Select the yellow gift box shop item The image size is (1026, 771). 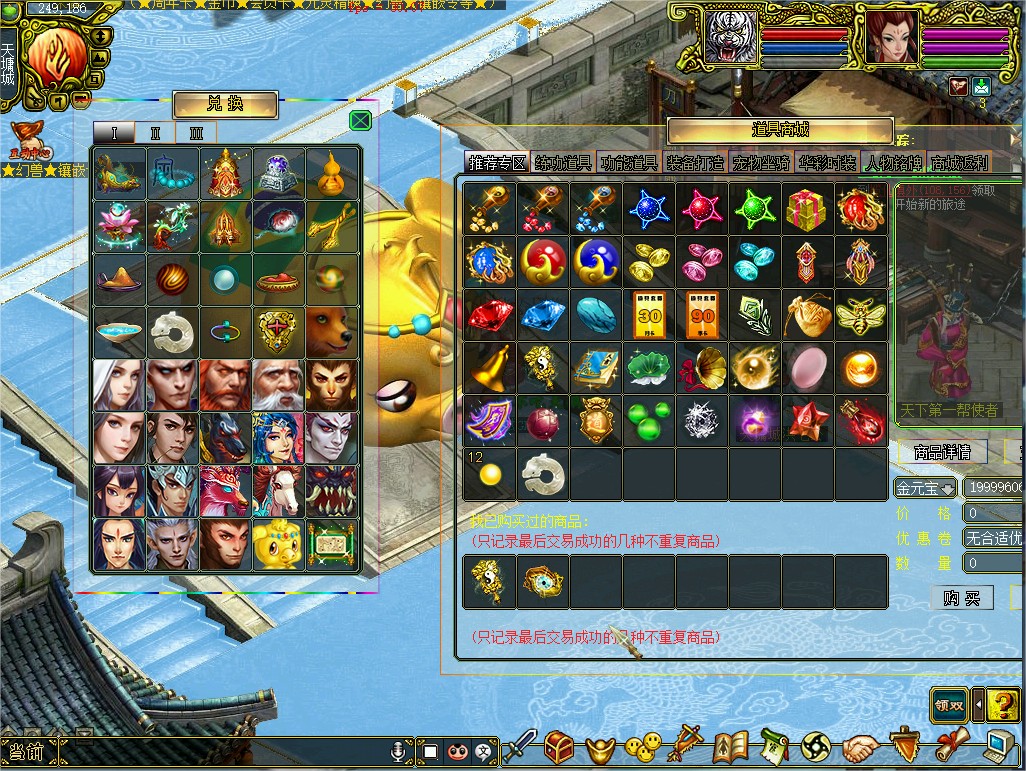pyautogui.click(x=808, y=209)
